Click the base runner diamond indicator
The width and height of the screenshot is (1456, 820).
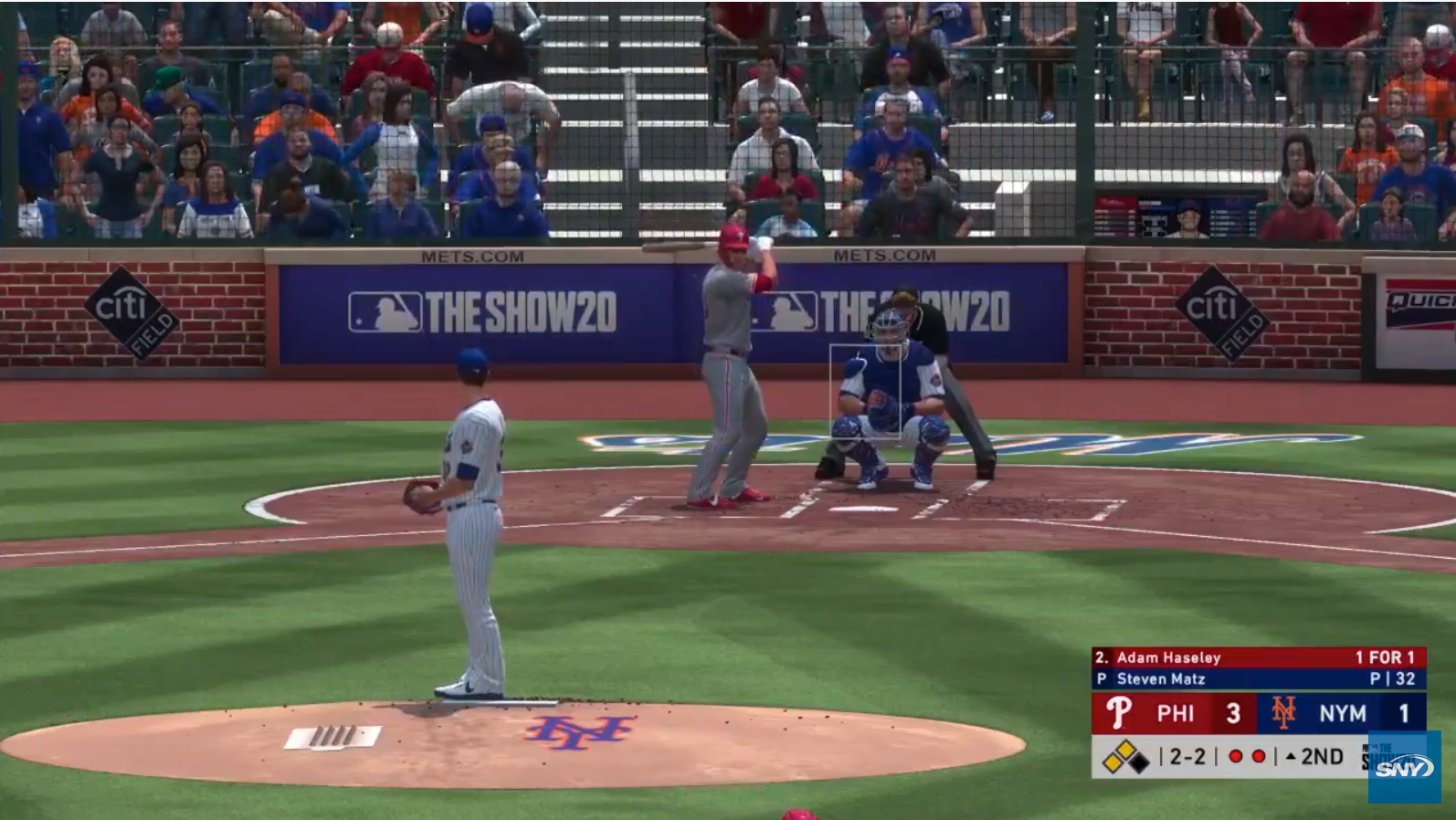1125,757
